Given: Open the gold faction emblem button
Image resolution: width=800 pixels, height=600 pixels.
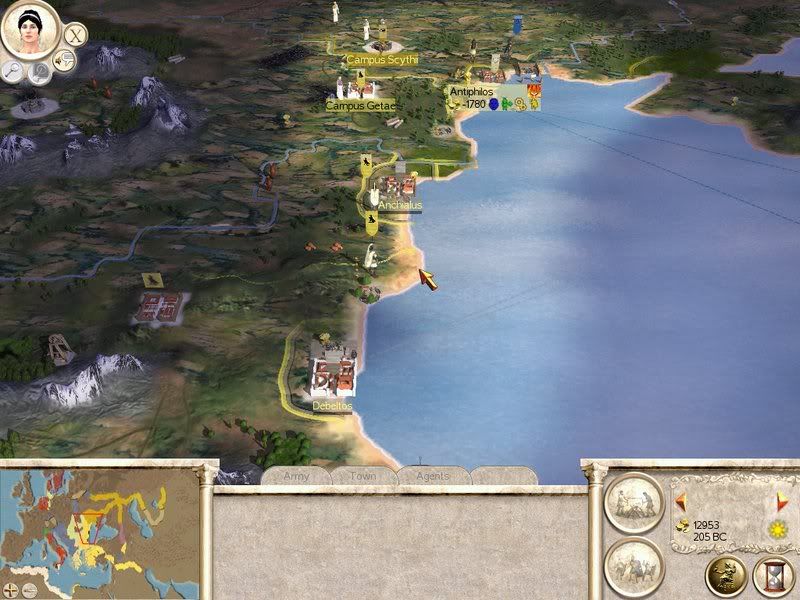Looking at the screenshot, I should click(725, 573).
